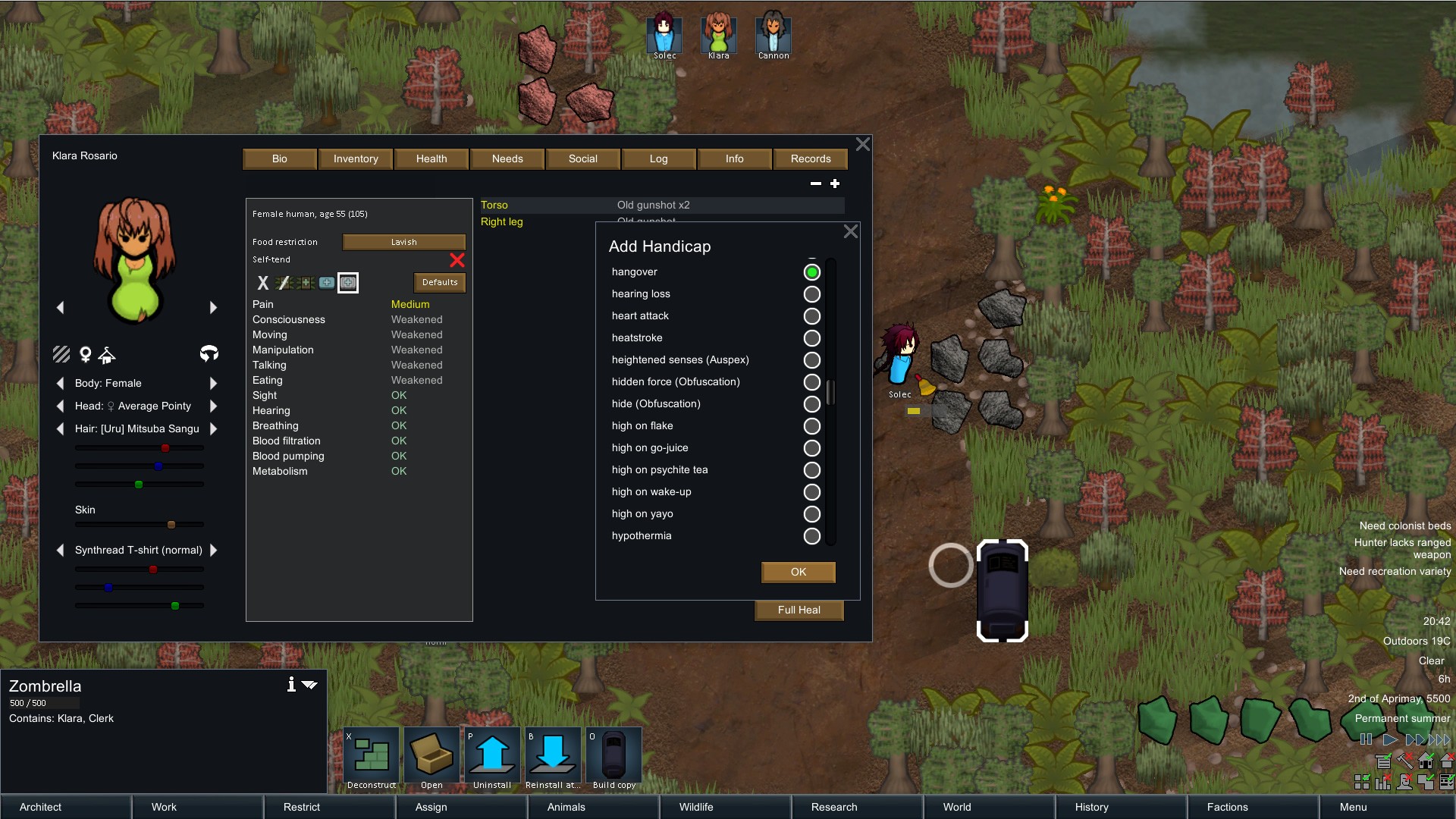This screenshot has width=1456, height=819.
Task: Click the Full Heal button
Action: [x=799, y=610]
